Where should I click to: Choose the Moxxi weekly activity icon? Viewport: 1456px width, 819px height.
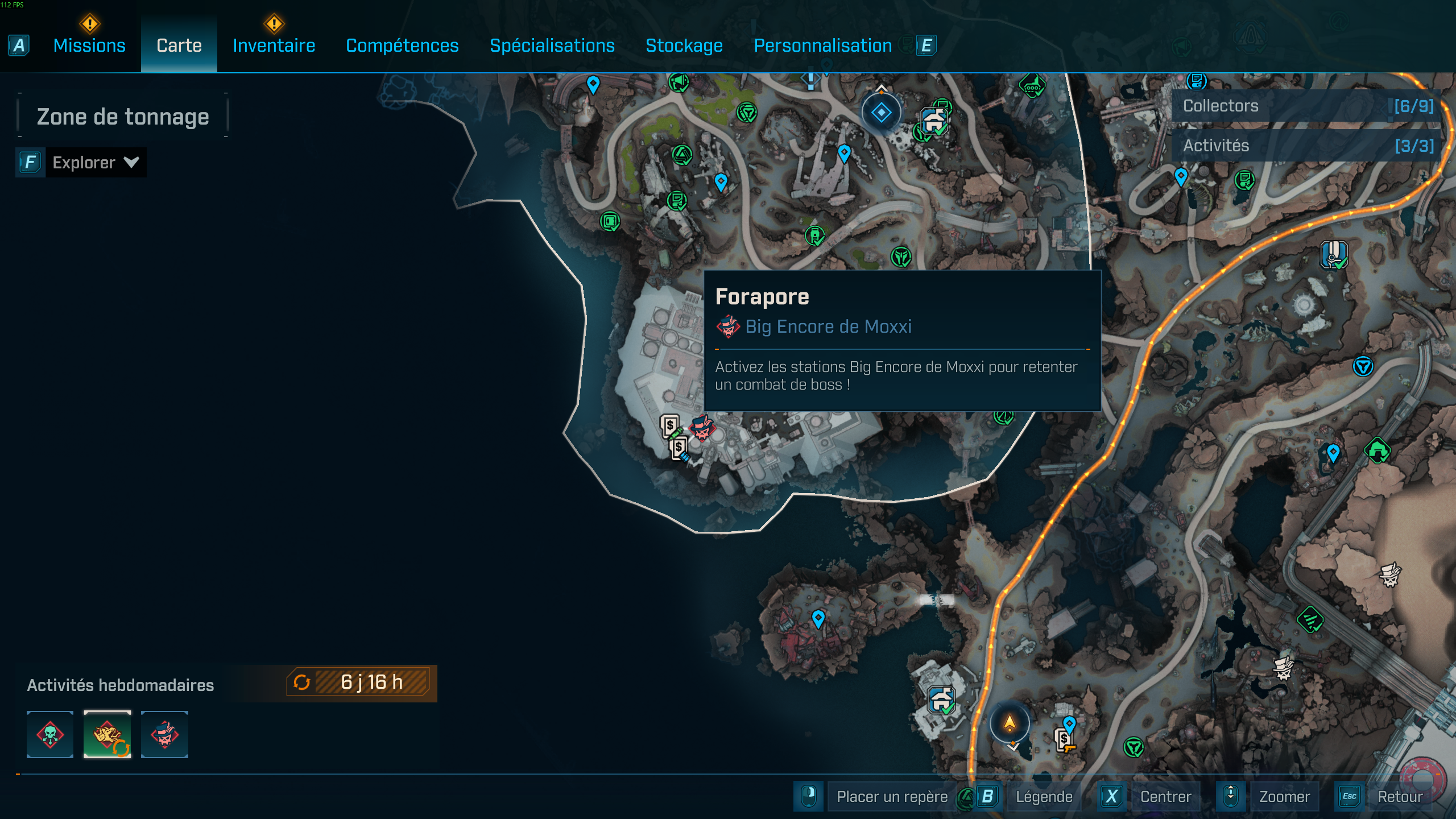point(164,734)
